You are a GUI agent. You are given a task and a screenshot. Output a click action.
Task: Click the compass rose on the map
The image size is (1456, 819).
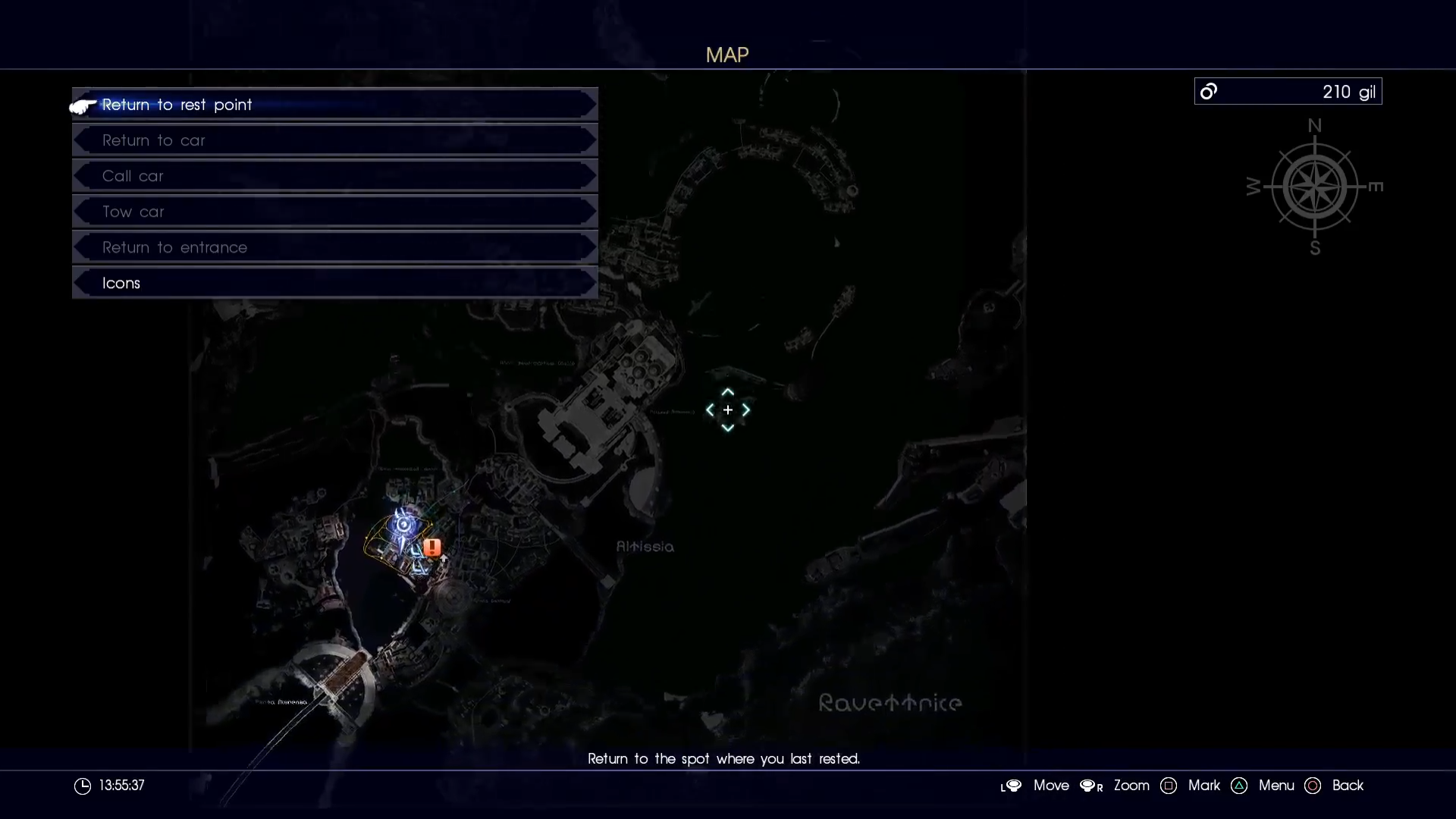(1314, 187)
